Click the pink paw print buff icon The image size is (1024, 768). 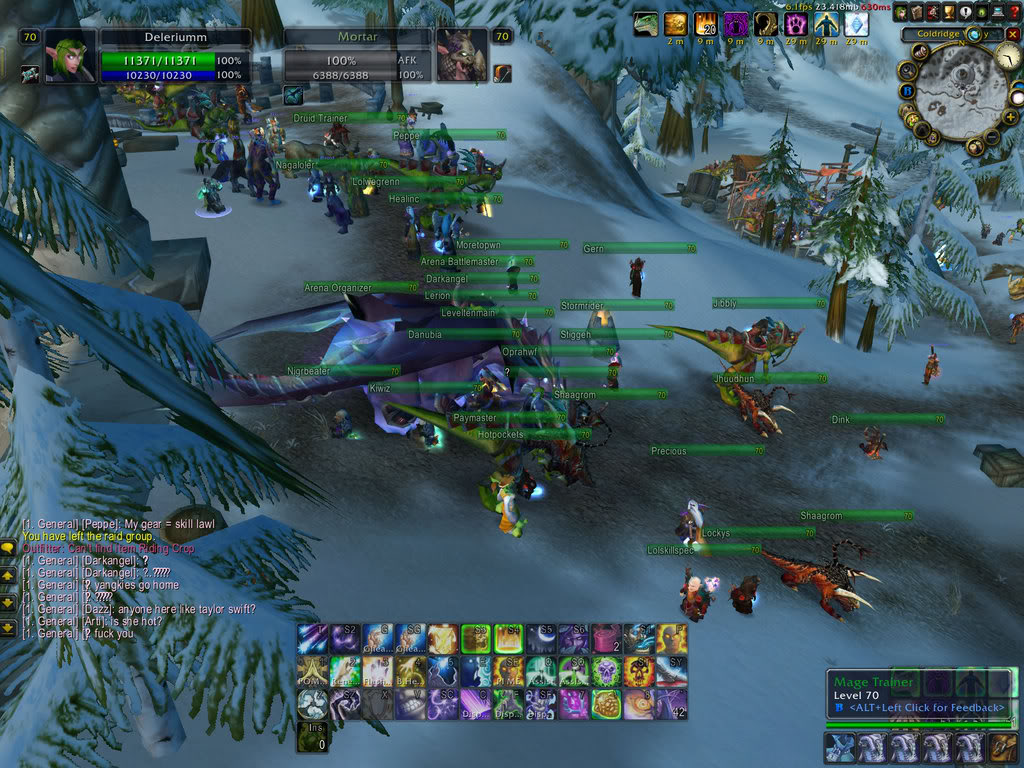coord(796,24)
